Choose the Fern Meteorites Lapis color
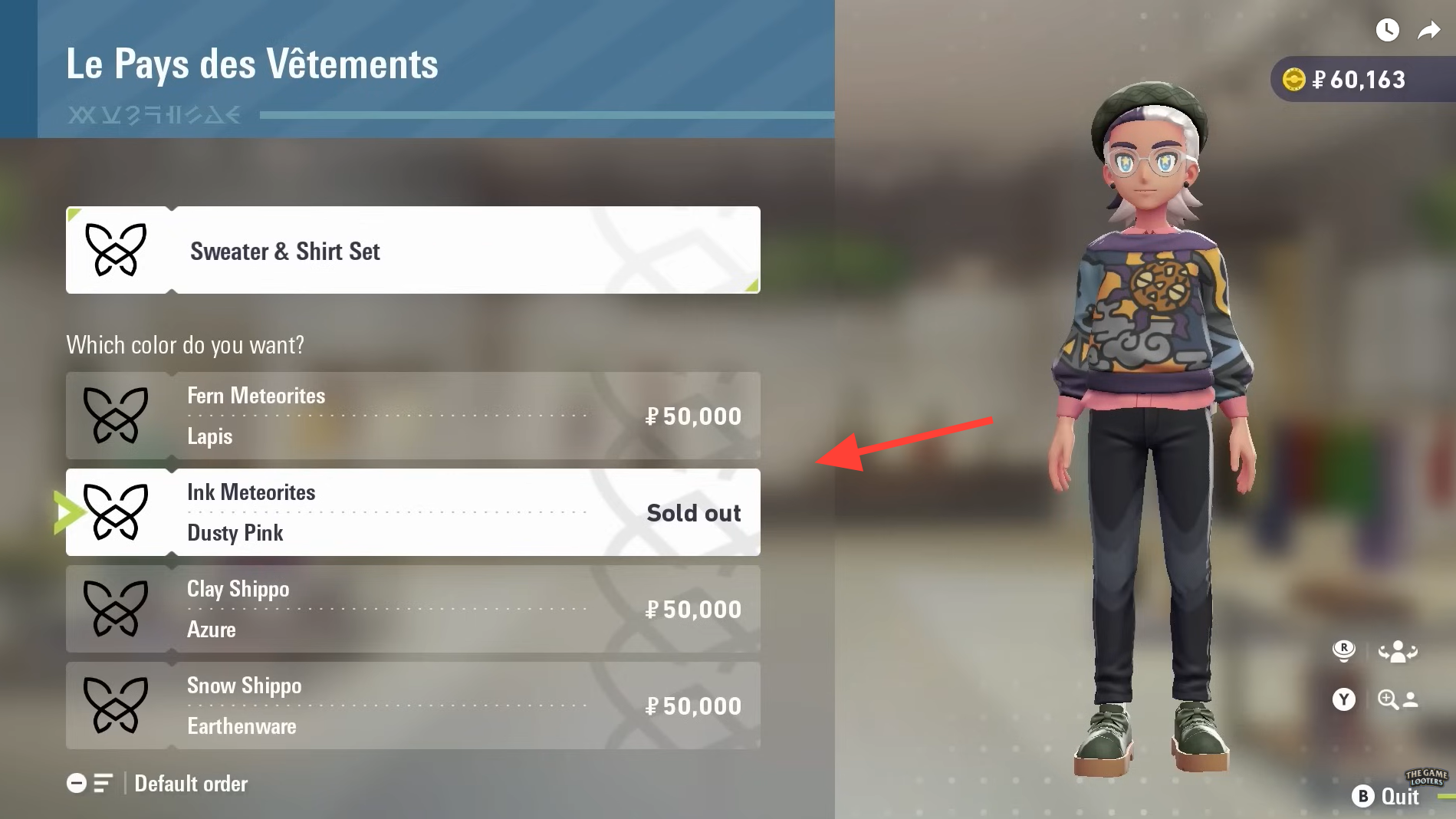1456x819 pixels. tap(412, 416)
